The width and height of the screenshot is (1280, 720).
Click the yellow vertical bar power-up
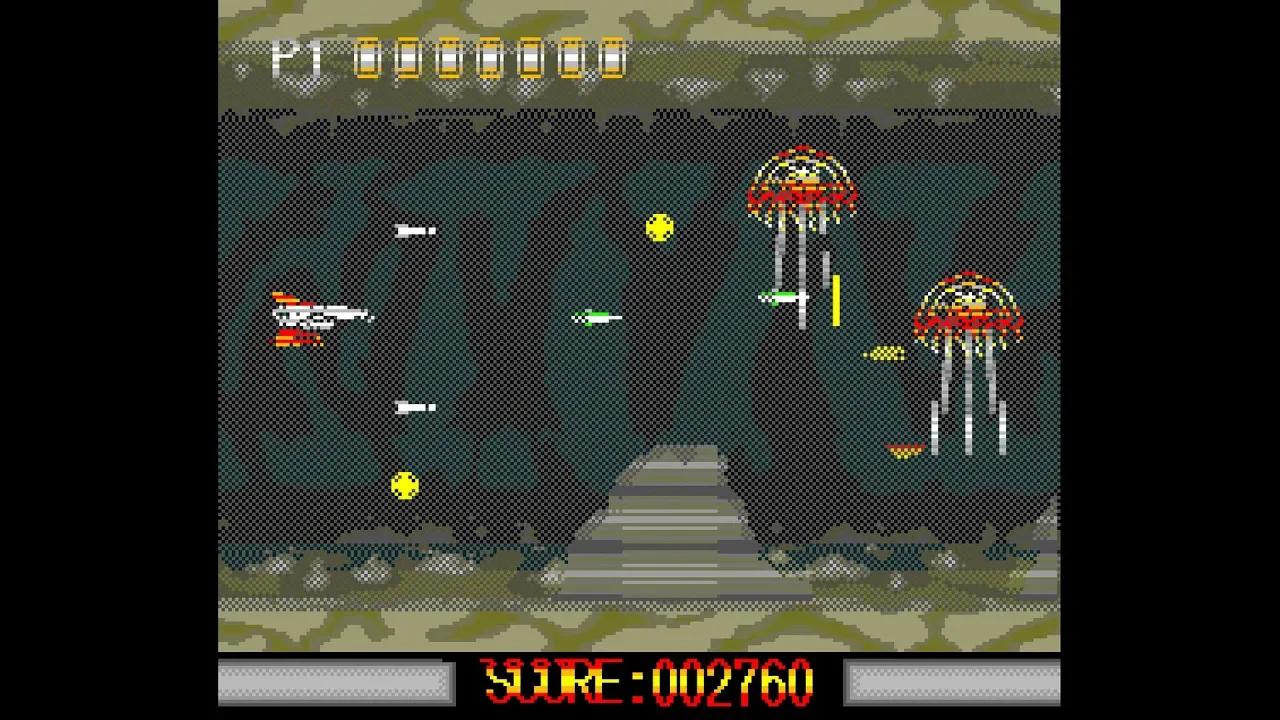click(x=836, y=298)
